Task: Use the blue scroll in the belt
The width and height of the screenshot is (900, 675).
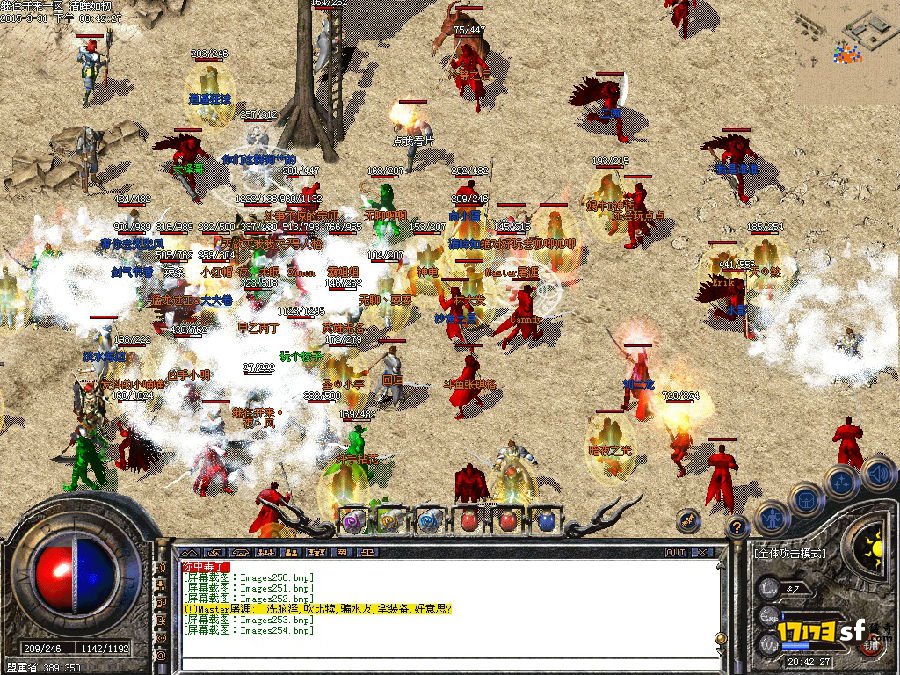Action: click(x=429, y=520)
